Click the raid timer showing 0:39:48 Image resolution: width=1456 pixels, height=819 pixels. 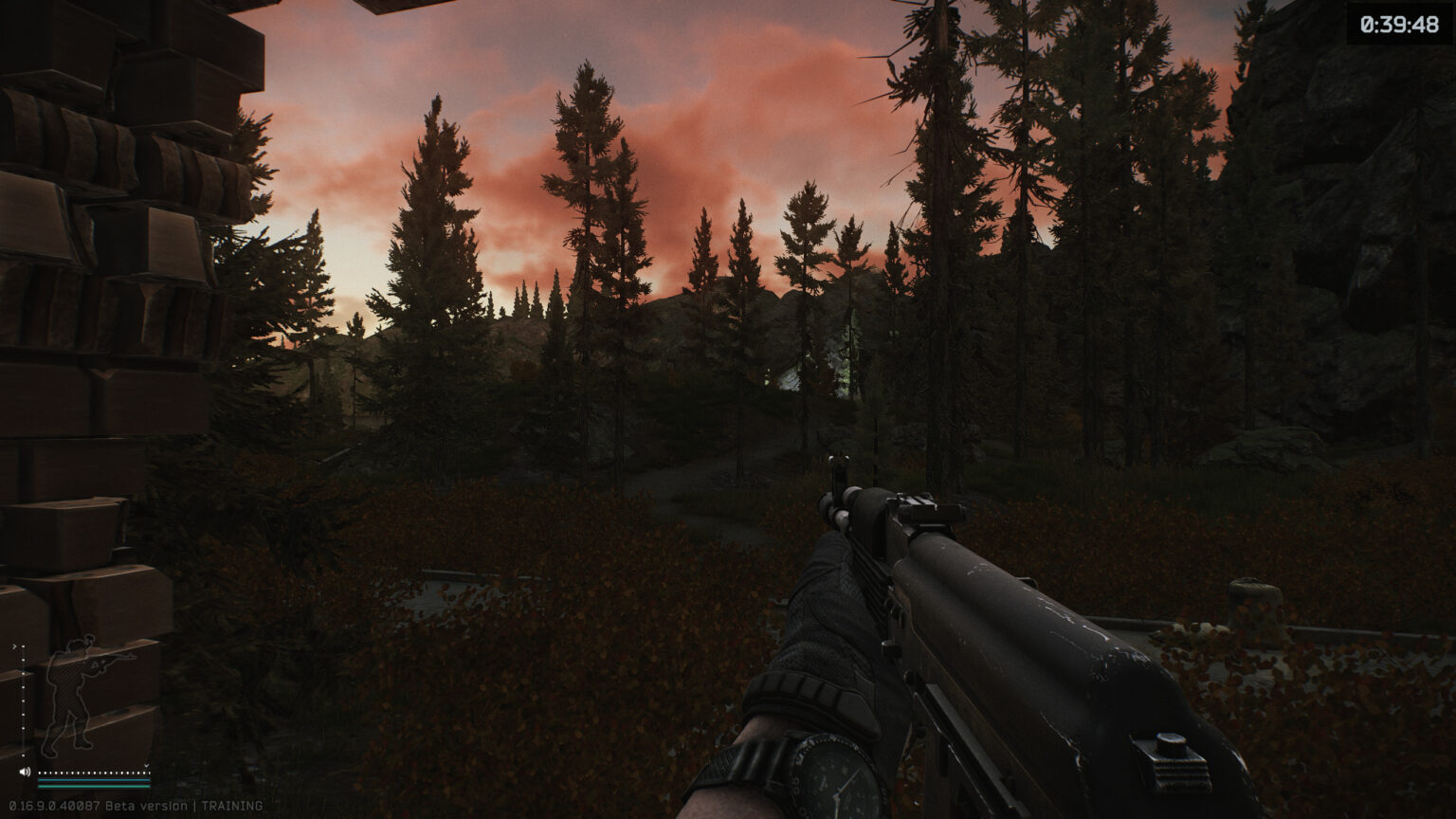(x=1398, y=27)
